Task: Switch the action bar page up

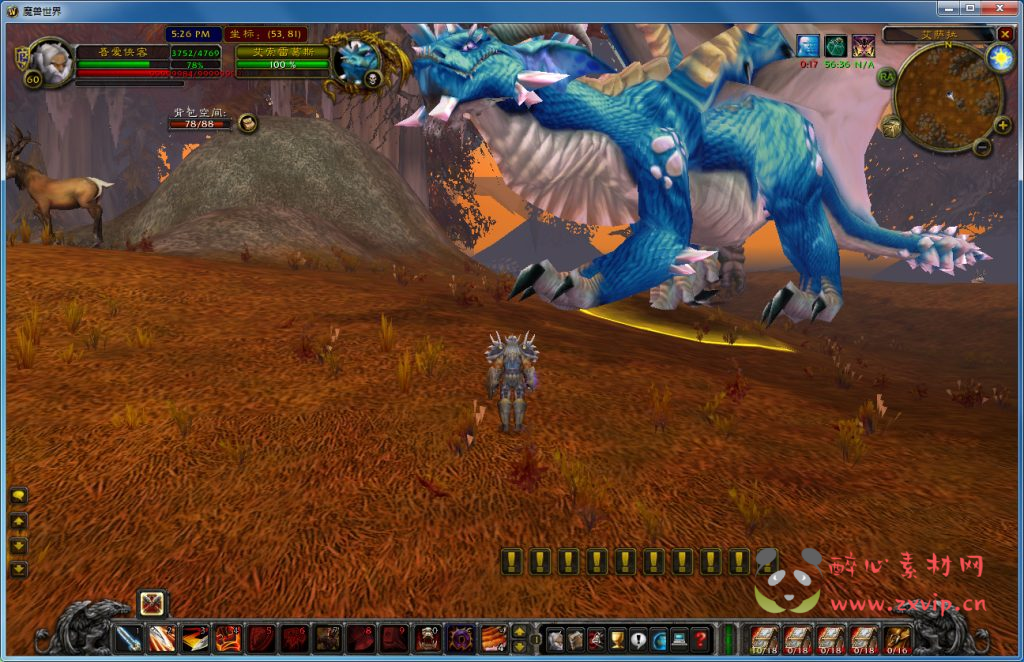Action: coord(519,631)
